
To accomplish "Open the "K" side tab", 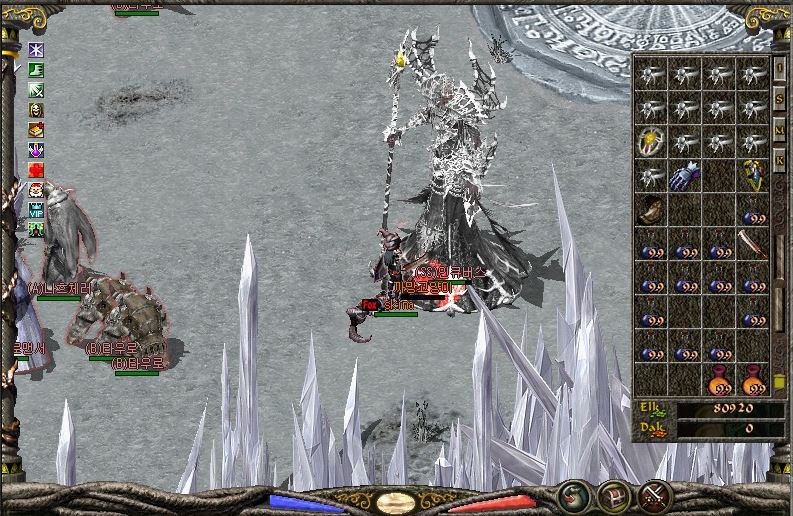I will tap(779, 161).
